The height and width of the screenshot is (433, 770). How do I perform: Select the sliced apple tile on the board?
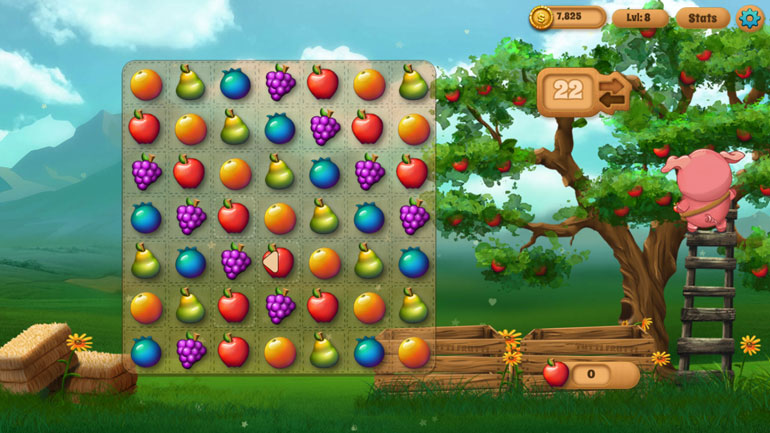[278, 262]
